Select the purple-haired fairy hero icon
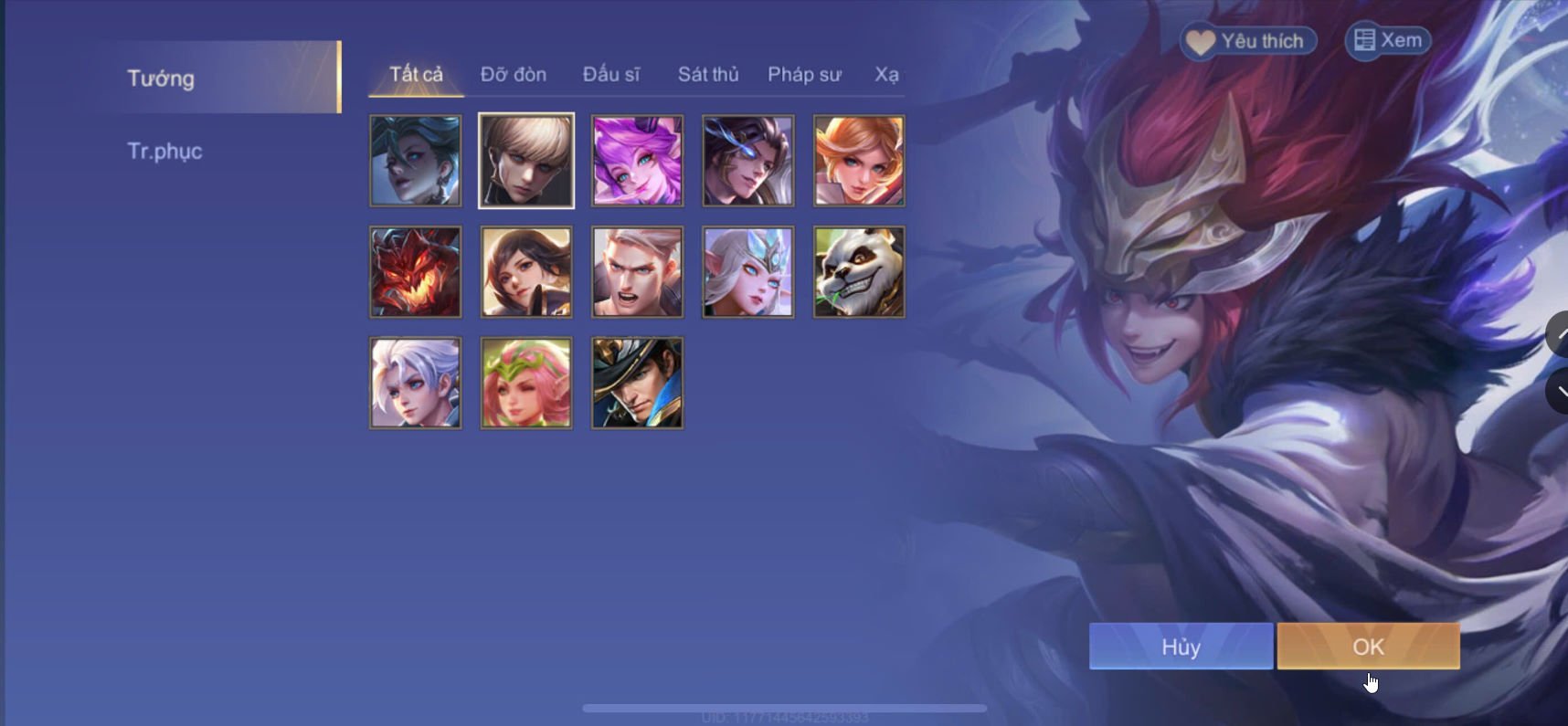 637,161
